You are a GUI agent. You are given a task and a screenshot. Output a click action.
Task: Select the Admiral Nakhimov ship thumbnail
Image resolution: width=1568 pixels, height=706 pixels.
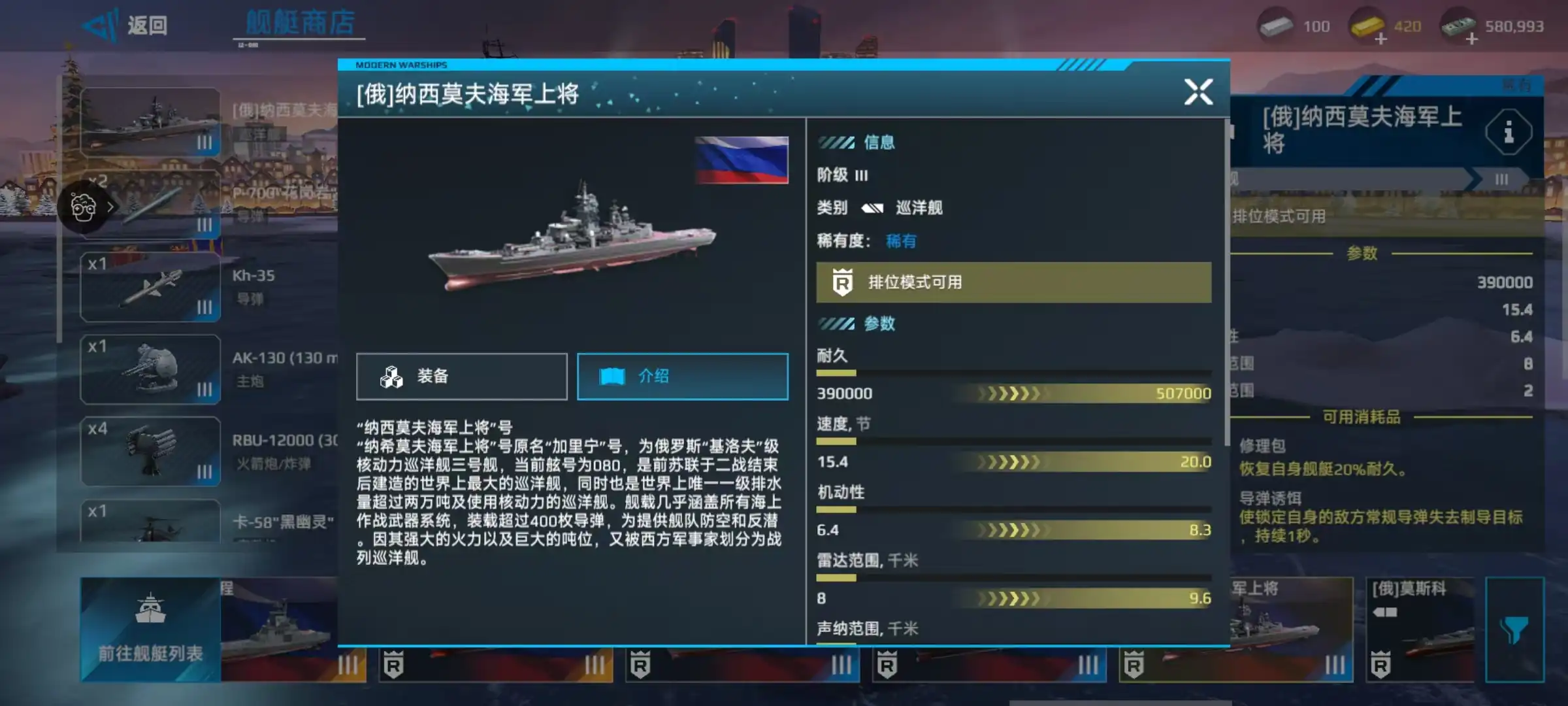[x=150, y=122]
